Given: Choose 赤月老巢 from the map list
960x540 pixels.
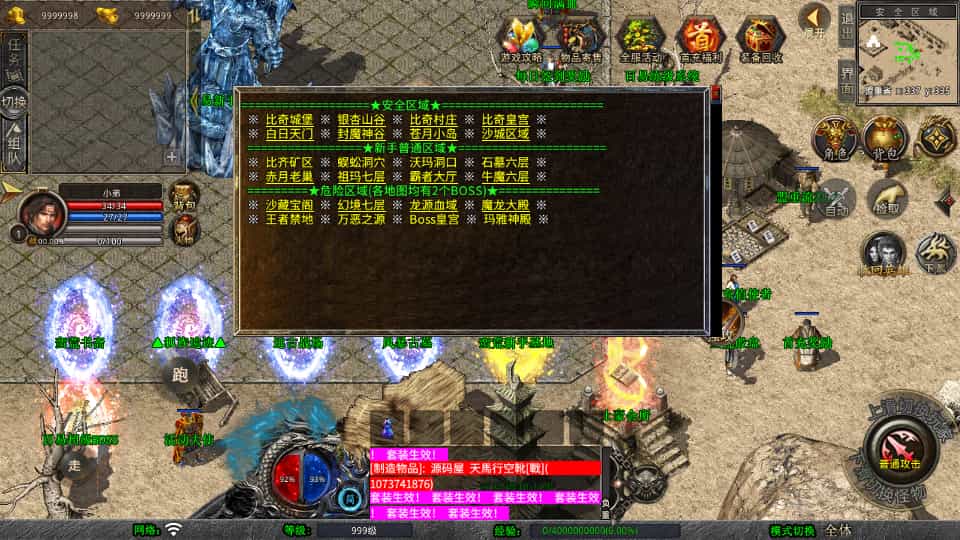Looking at the screenshot, I should click(x=288, y=176).
